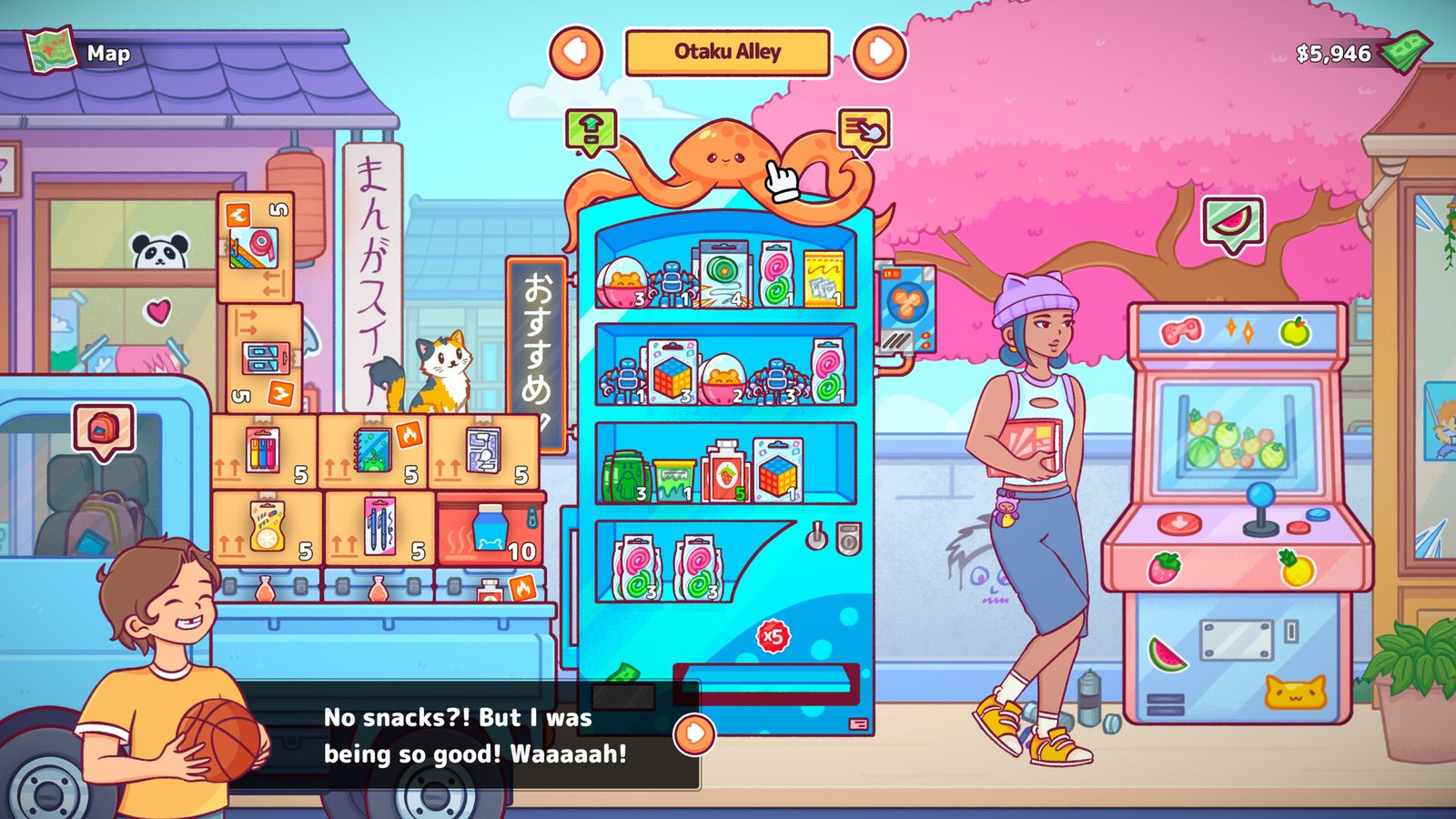Screen dimensions: 1456x819
Task: Tap the watermelon speech bubble
Action: (x=1233, y=221)
